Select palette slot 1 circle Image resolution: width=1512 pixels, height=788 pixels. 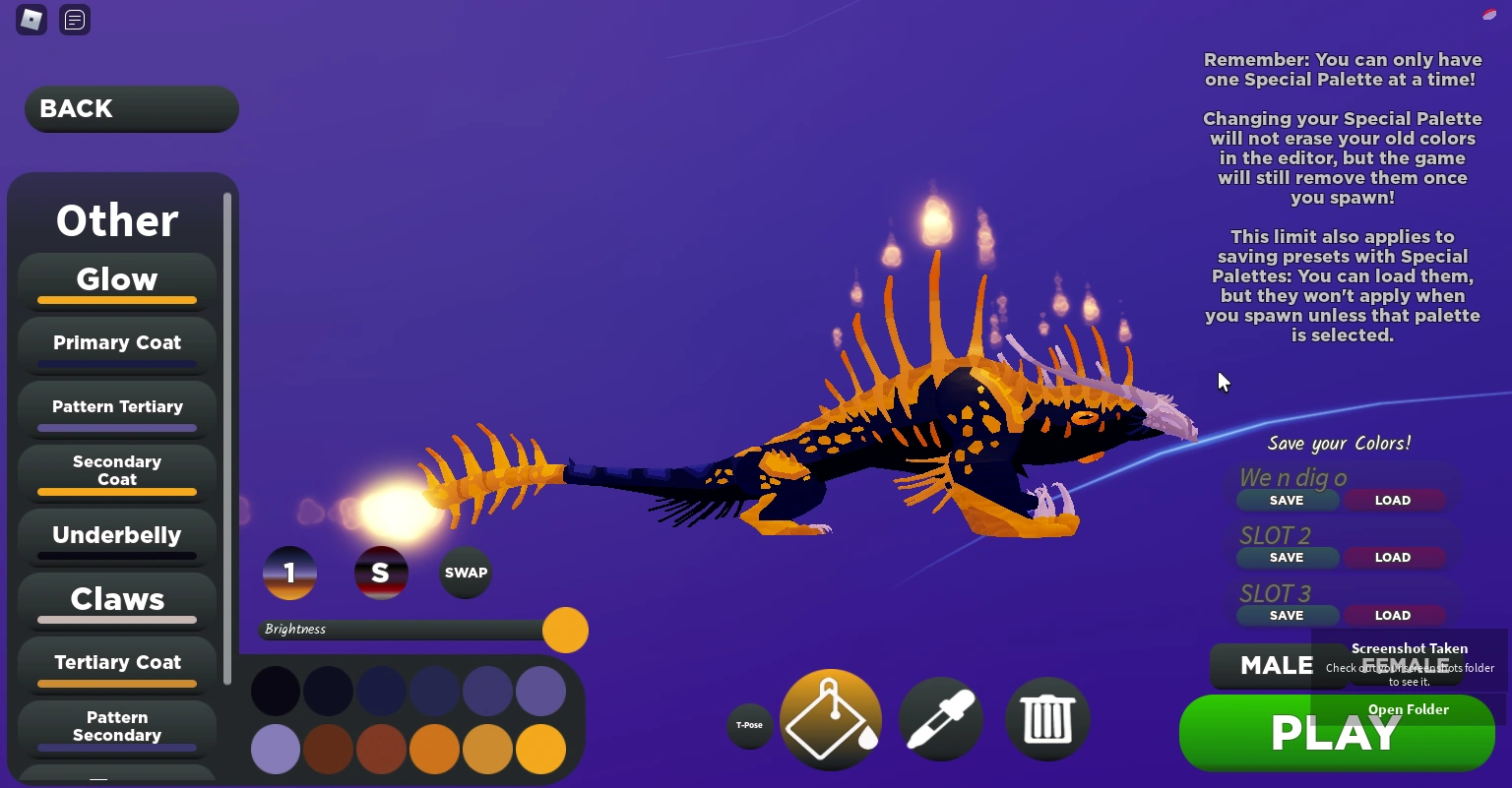(x=288, y=573)
